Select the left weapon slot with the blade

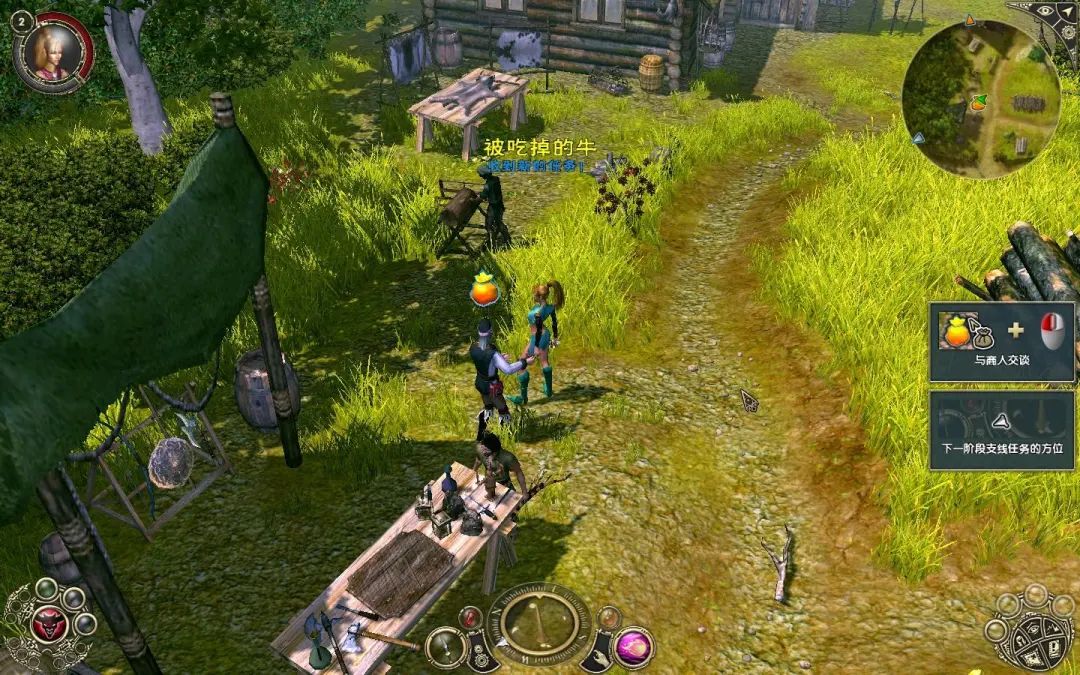445,647
